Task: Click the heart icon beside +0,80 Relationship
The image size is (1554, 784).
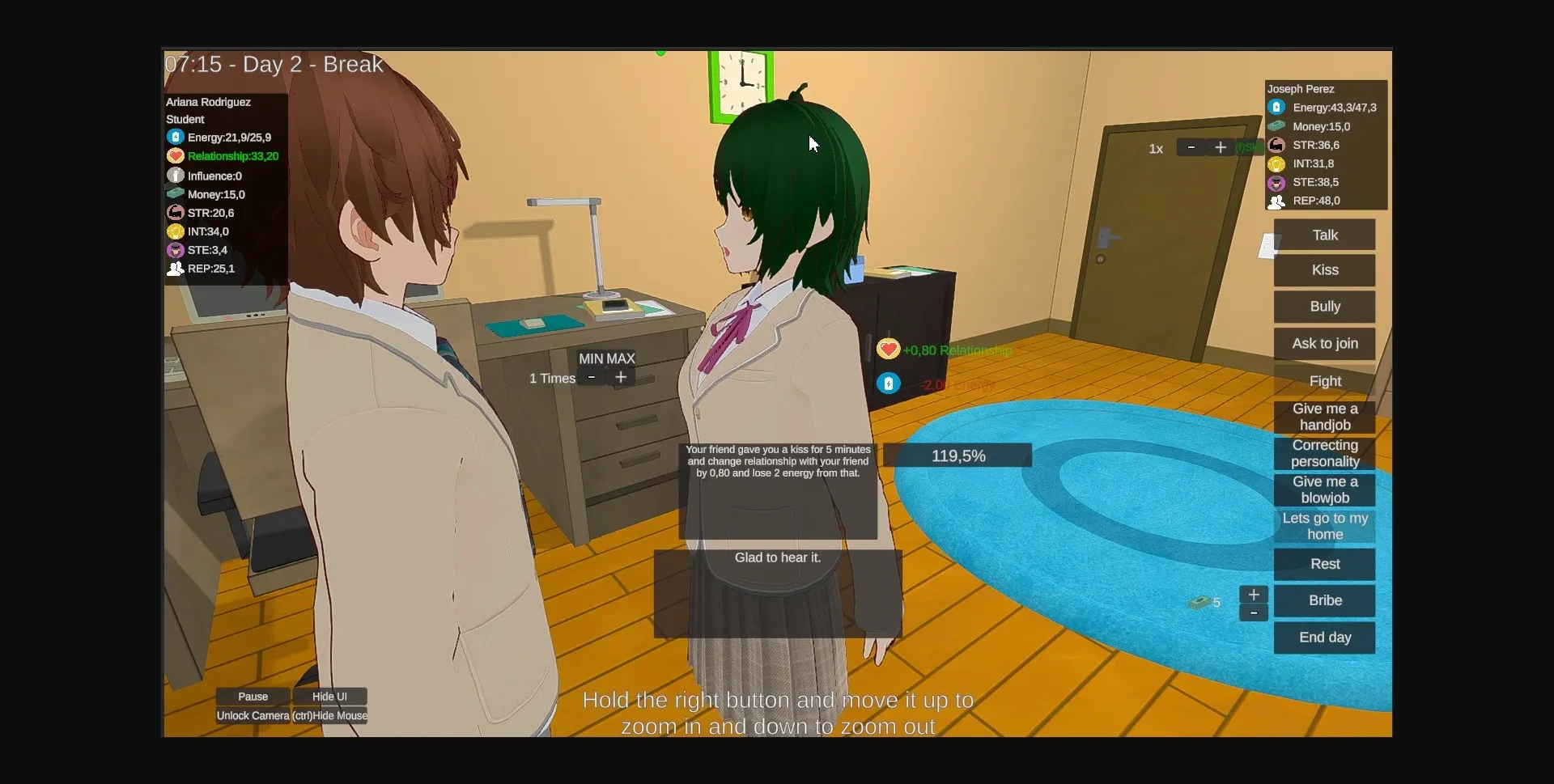Action: [x=889, y=349]
